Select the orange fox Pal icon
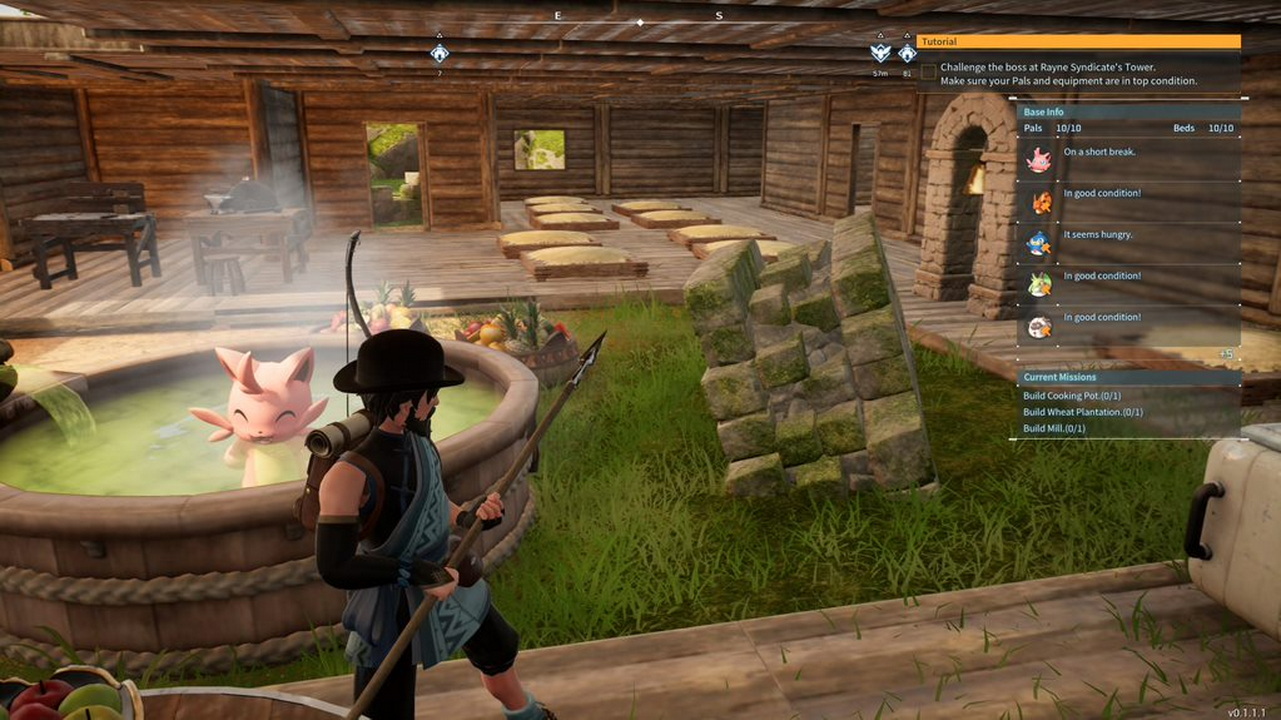The image size is (1281, 720). (1040, 202)
